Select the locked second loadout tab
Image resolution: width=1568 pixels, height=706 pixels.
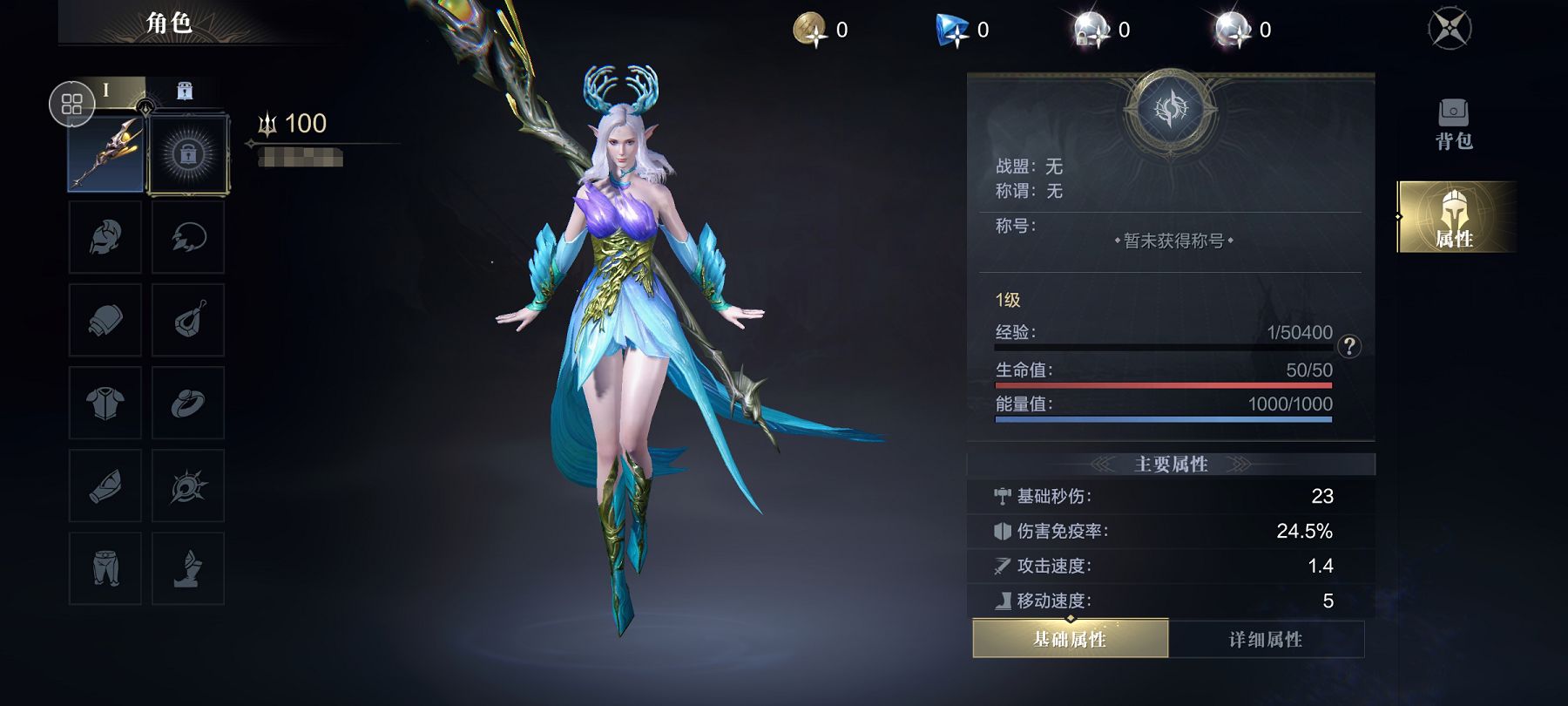point(185,91)
